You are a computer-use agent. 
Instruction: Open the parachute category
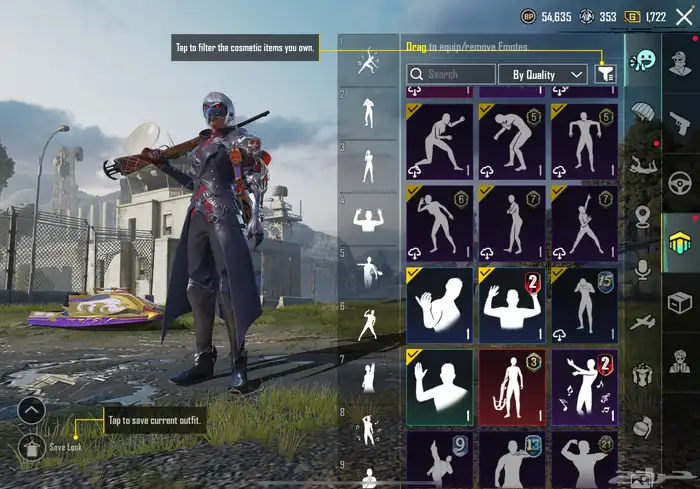tap(643, 112)
